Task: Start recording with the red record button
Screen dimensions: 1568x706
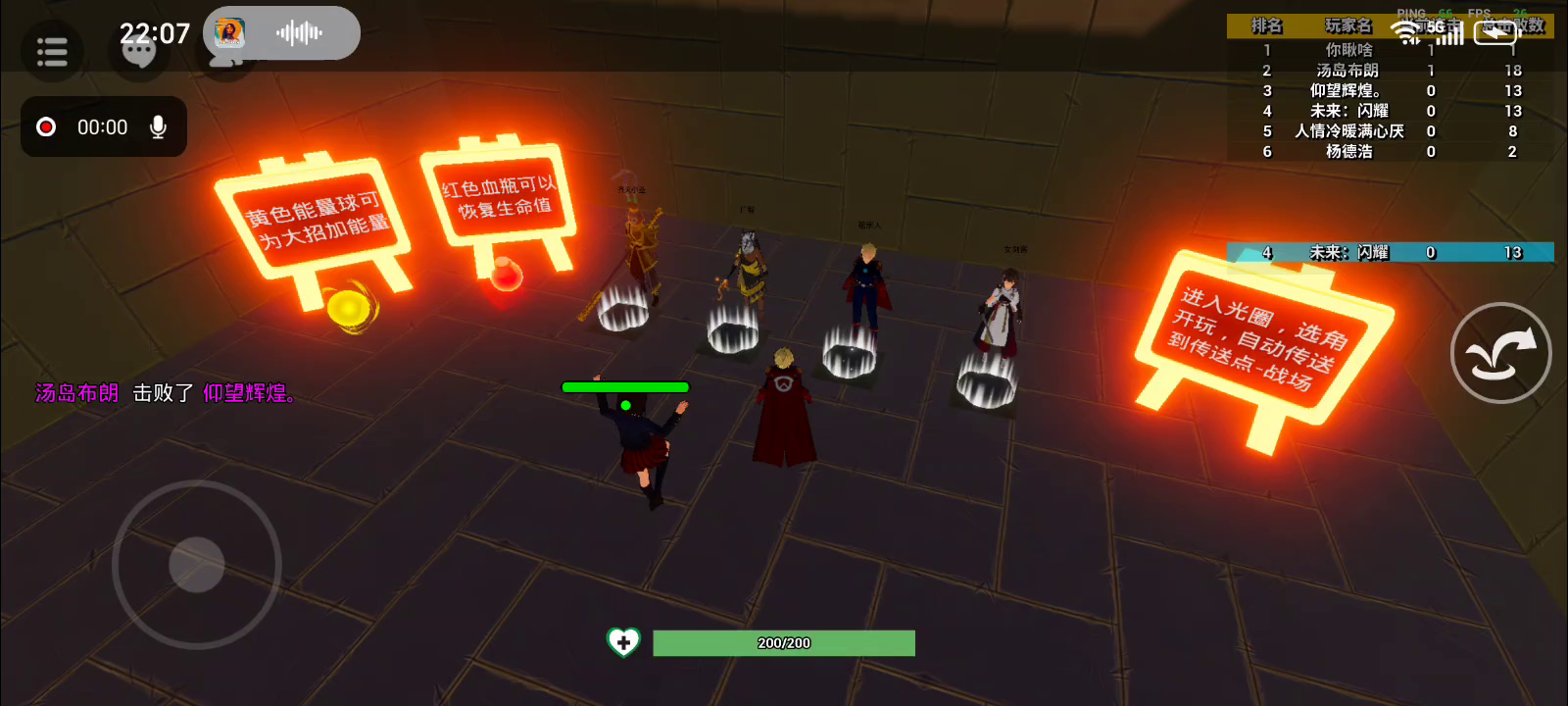Action: coord(46,127)
